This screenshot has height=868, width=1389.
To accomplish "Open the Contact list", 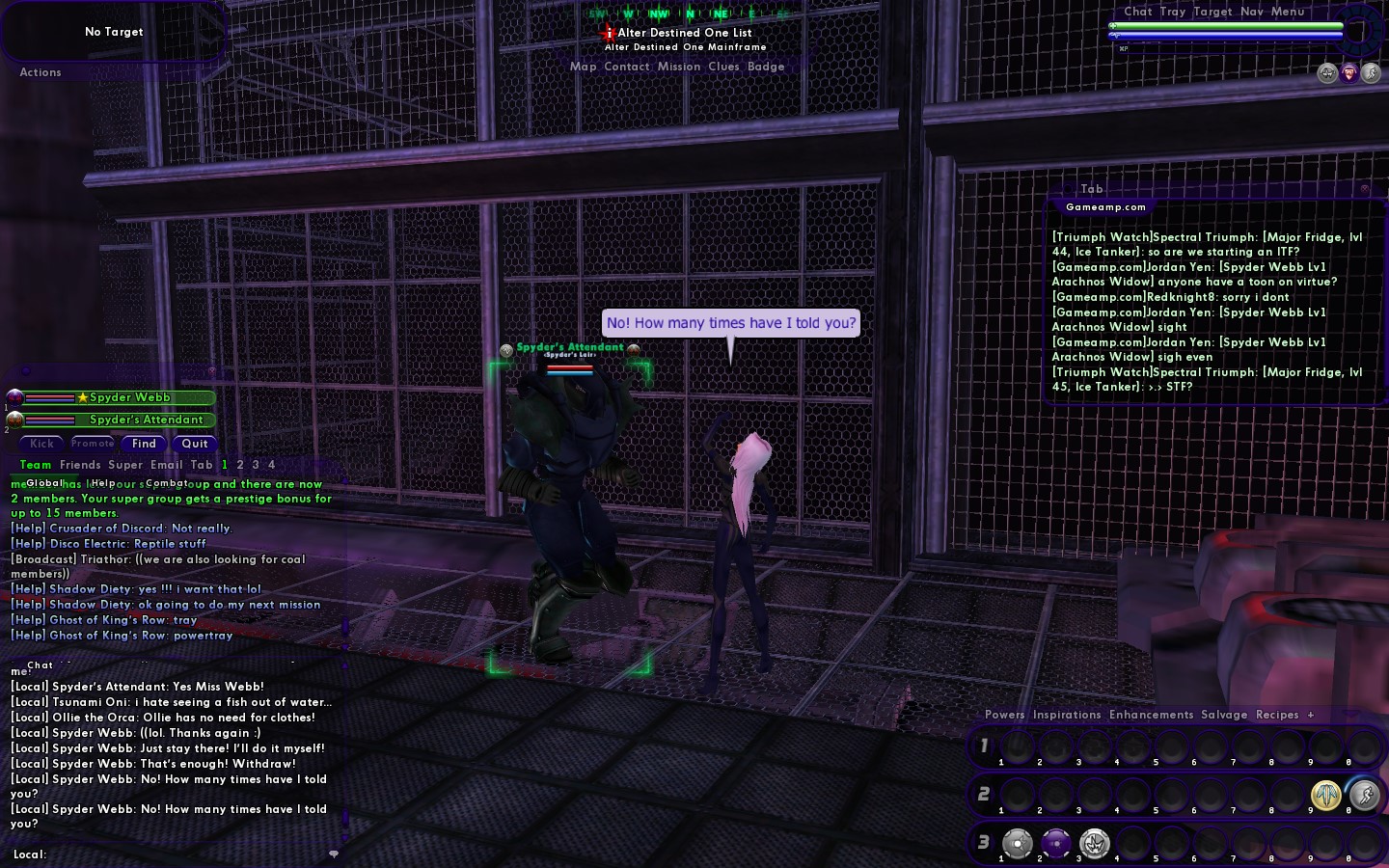I will [x=627, y=67].
